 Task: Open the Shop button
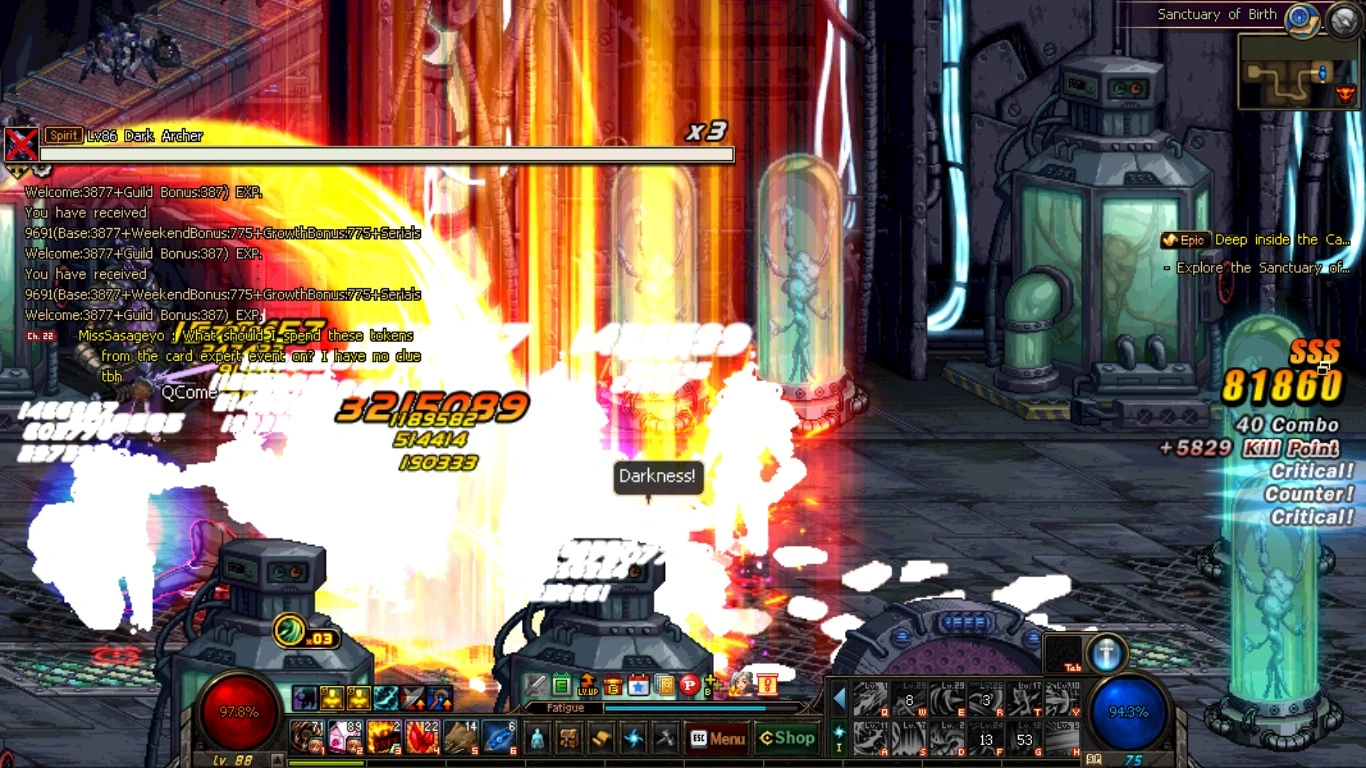(x=787, y=738)
